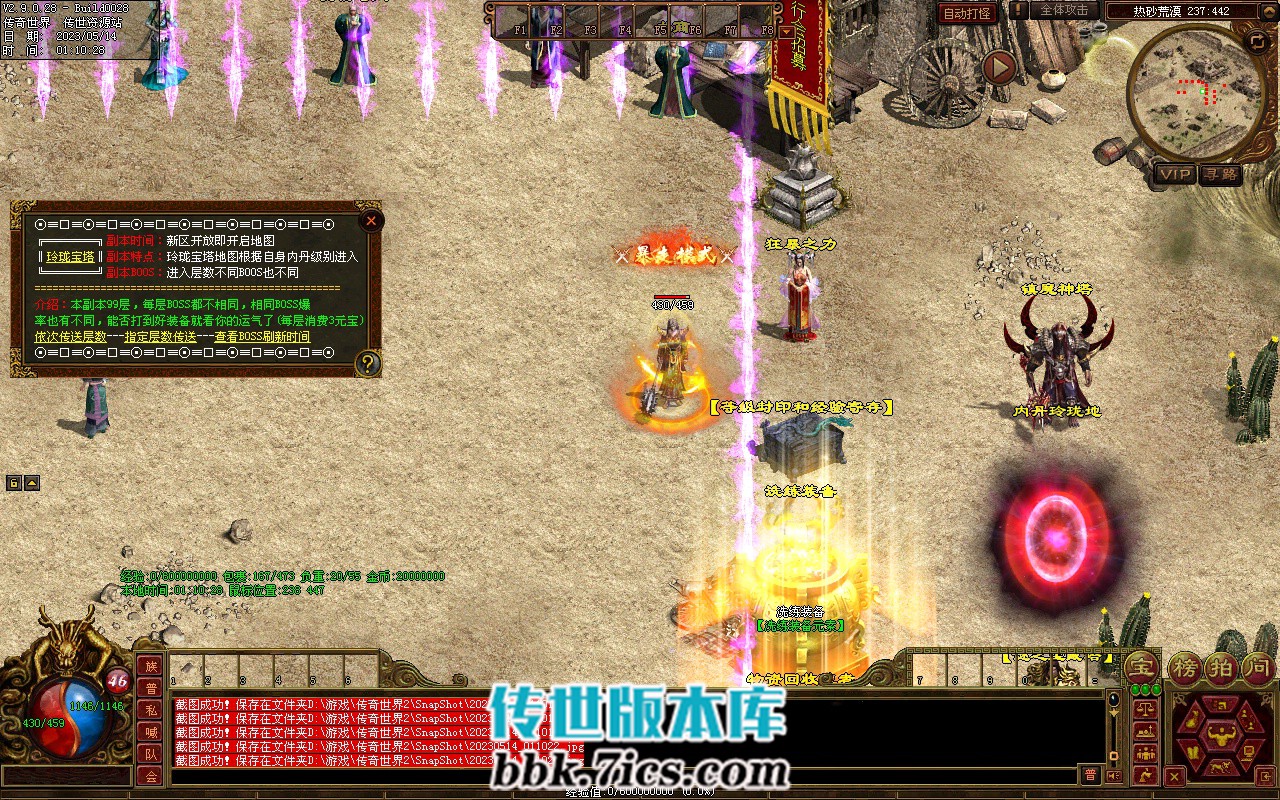Switch the 全体攻击 attack mode
This screenshot has height=800, width=1280.
[1064, 10]
